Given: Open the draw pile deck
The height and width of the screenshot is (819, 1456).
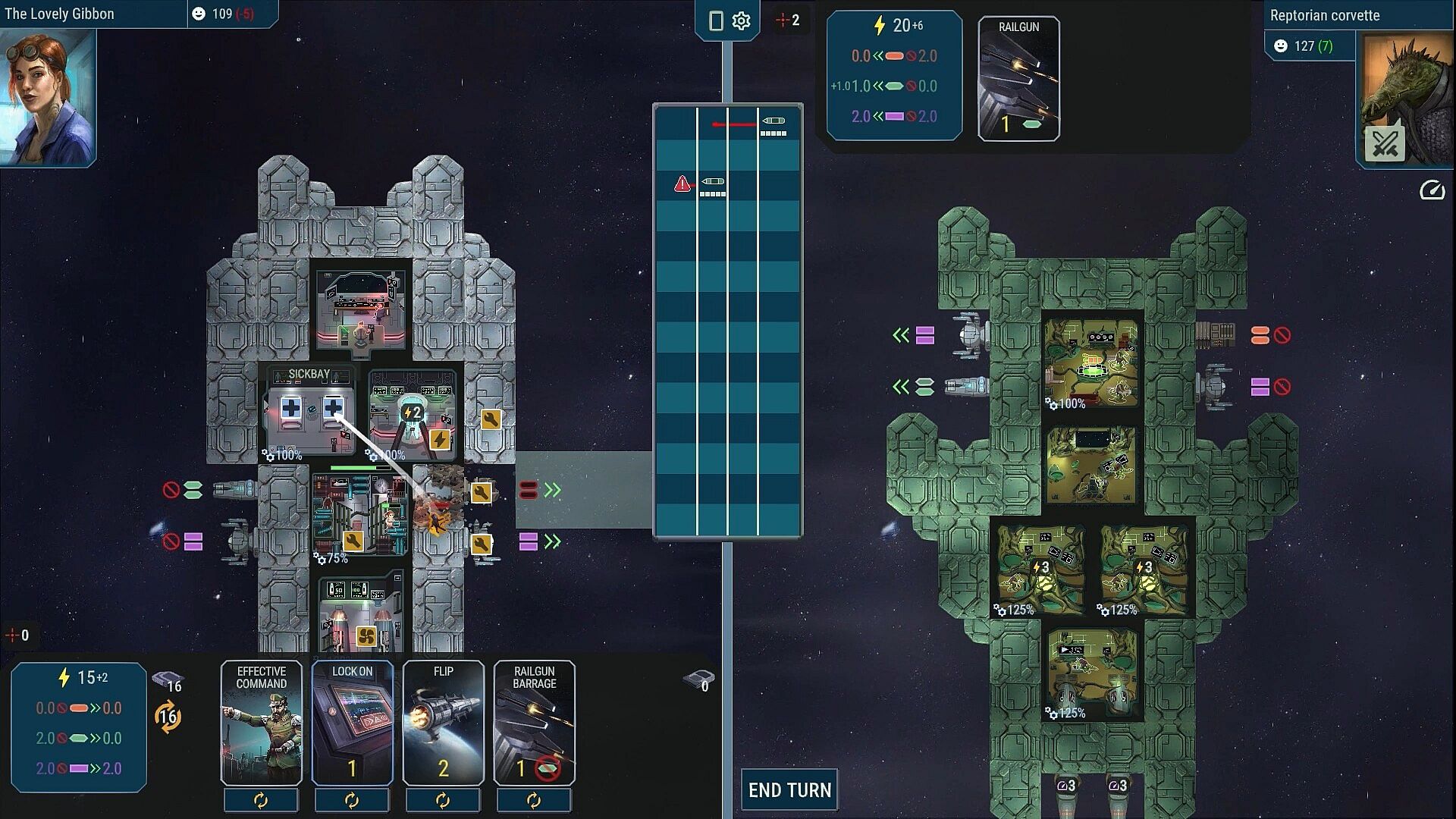Looking at the screenshot, I should [x=168, y=680].
